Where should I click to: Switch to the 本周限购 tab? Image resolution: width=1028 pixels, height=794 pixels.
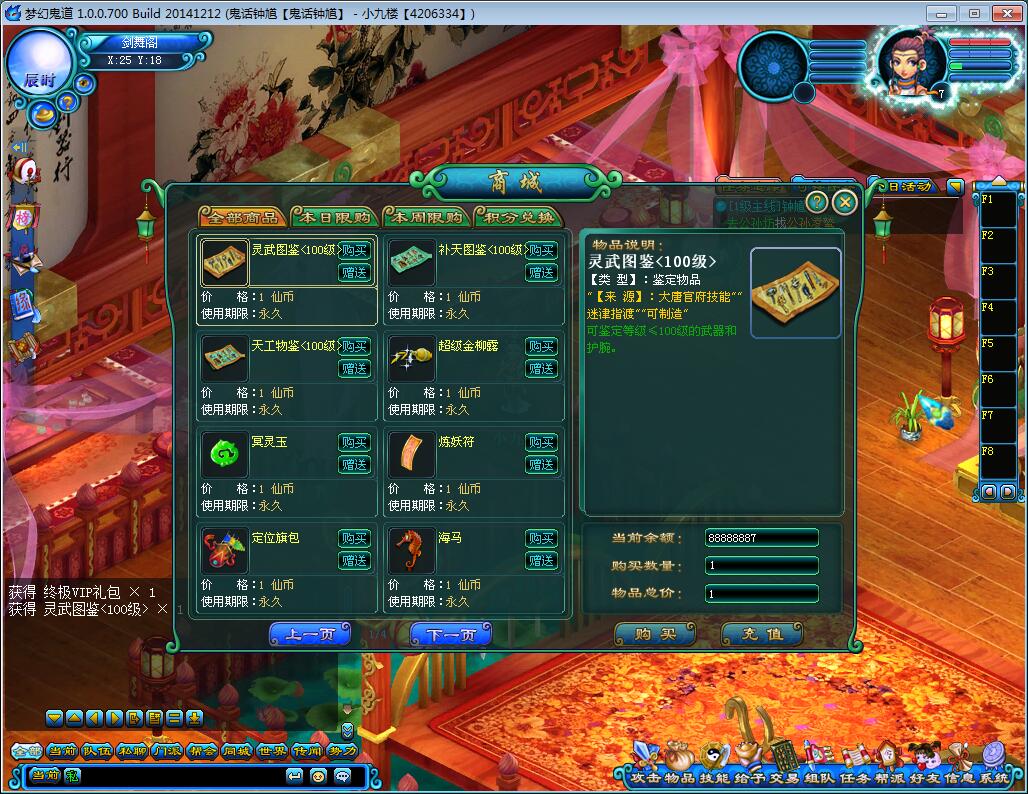pos(424,217)
